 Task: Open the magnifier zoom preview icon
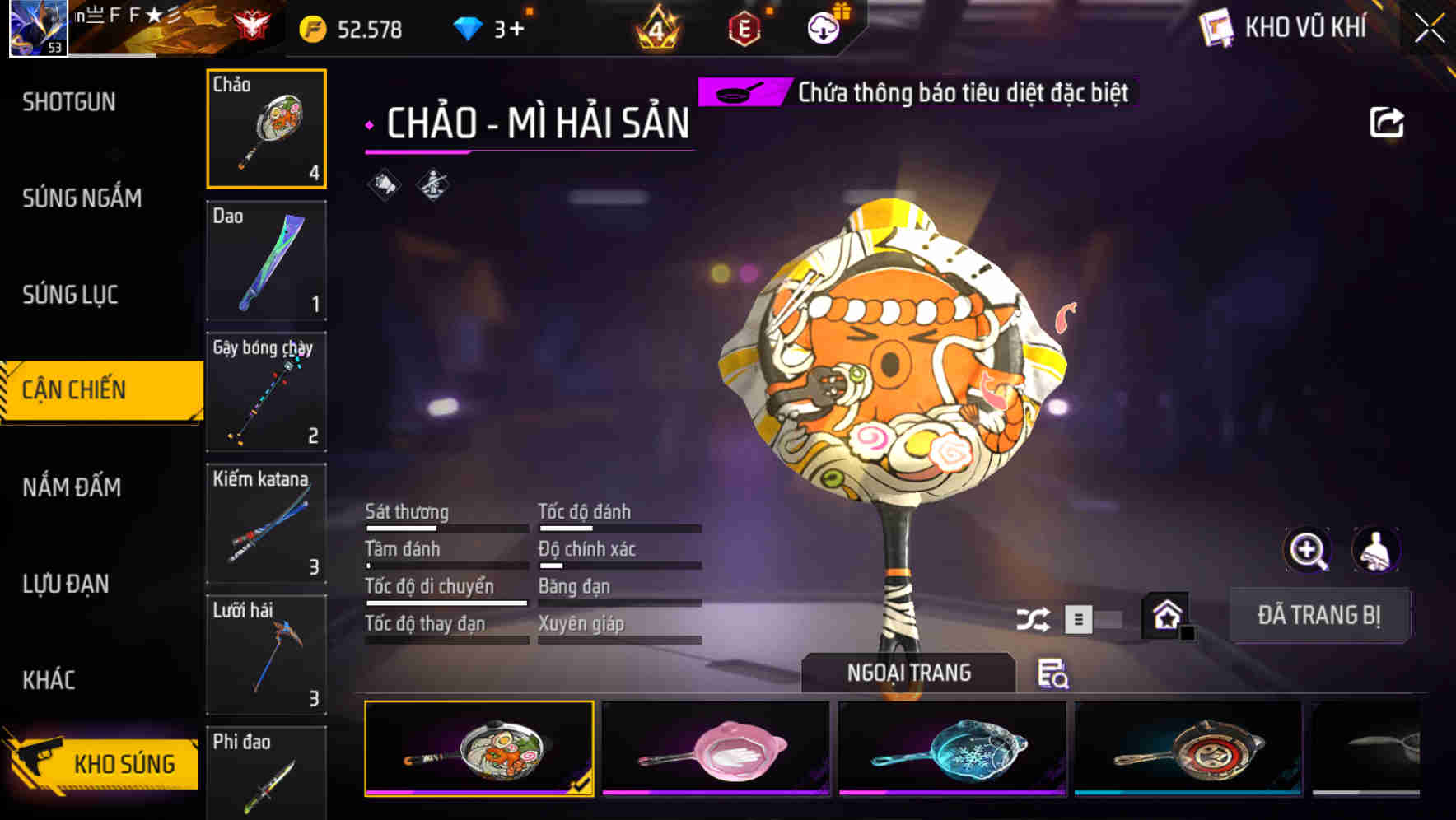click(x=1308, y=550)
